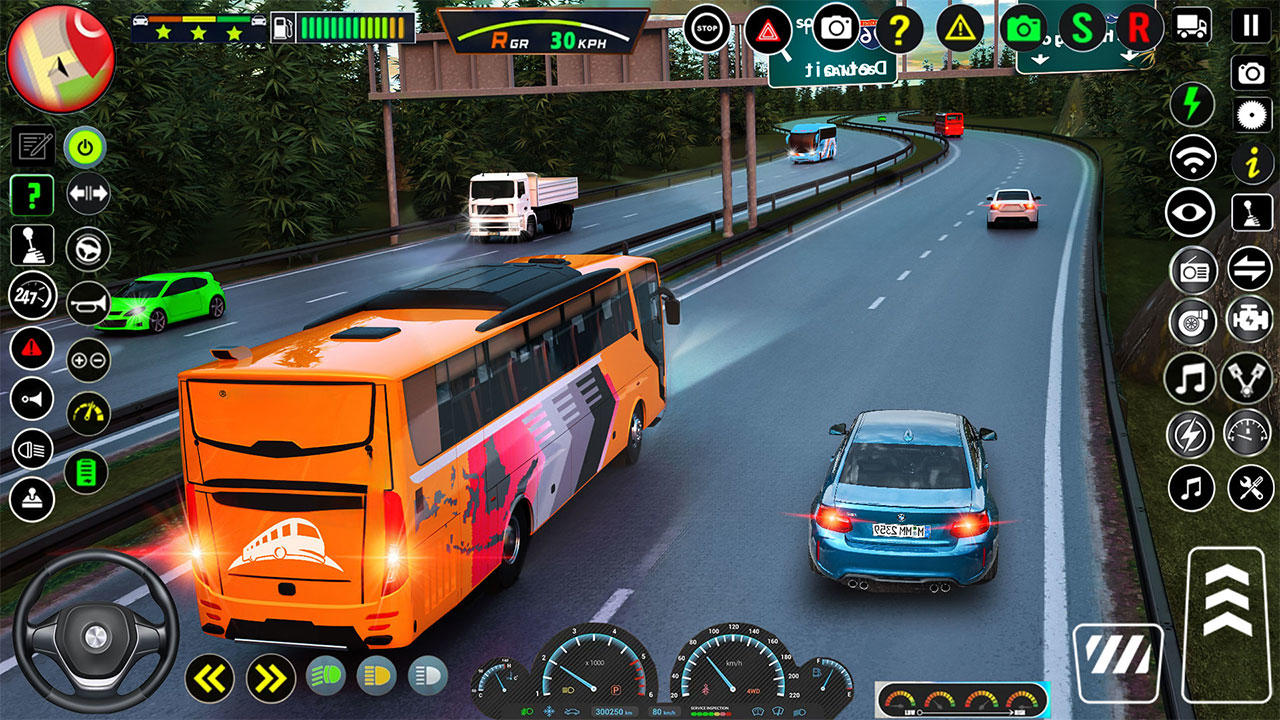The width and height of the screenshot is (1280, 720).
Task: Open the engine icon
Action: (x=1249, y=320)
